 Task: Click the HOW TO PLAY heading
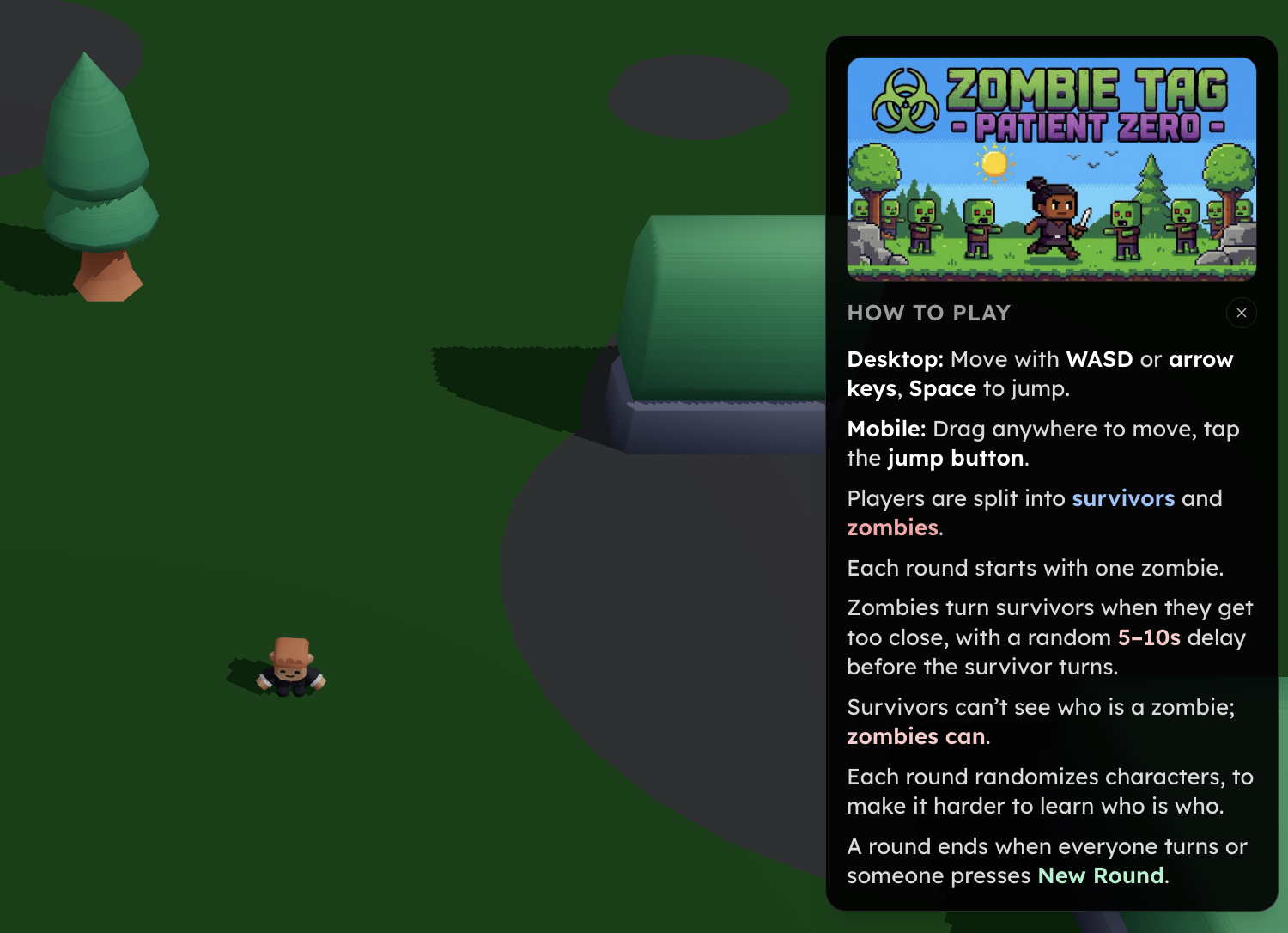[x=928, y=313]
